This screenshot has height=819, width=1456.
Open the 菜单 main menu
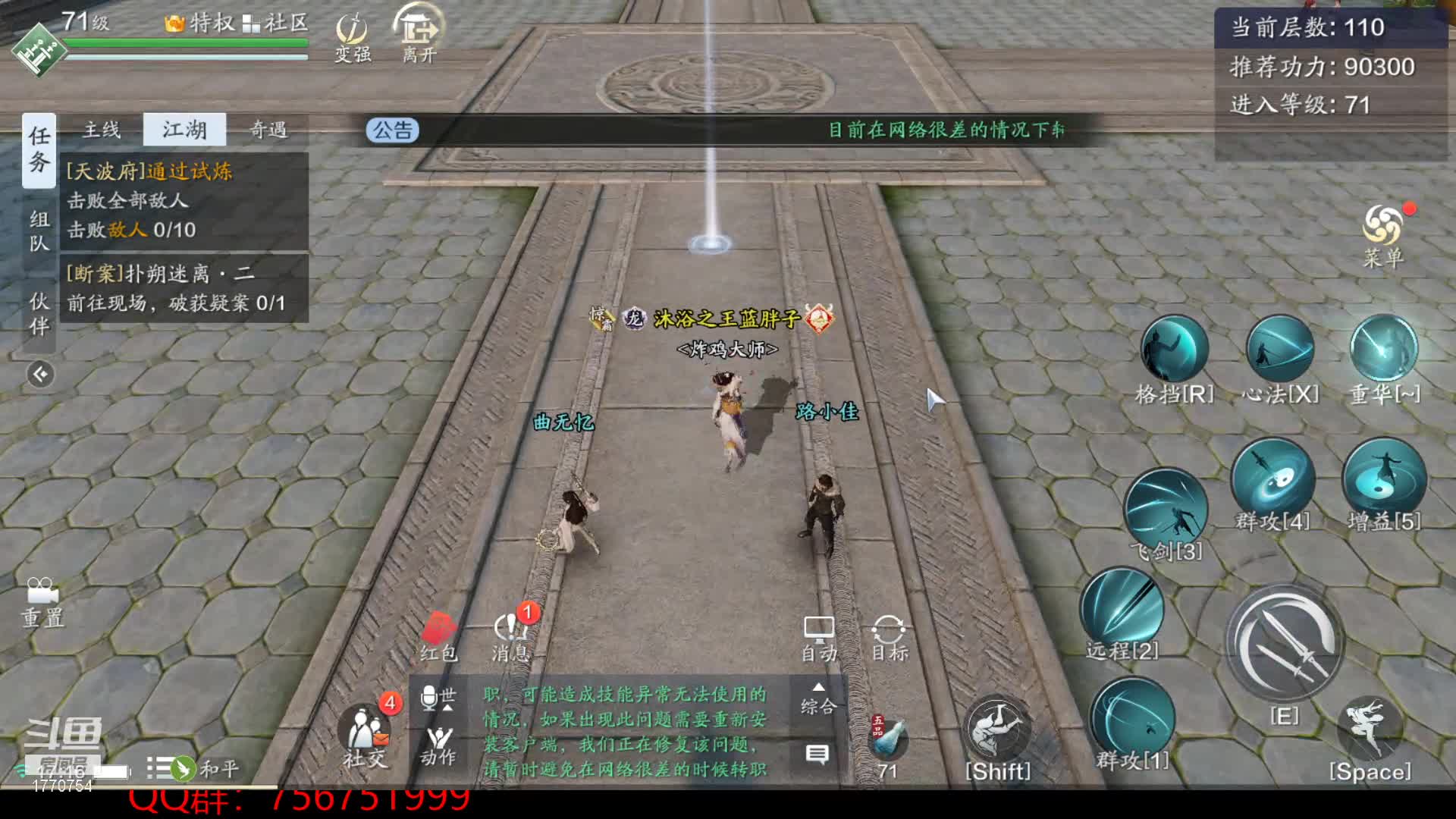click(x=1383, y=235)
